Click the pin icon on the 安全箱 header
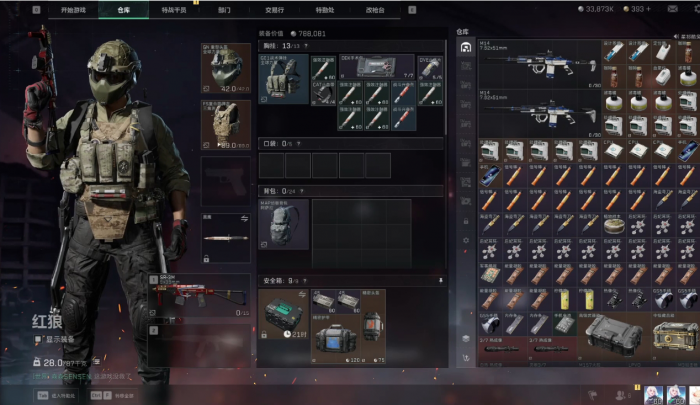 point(440,281)
